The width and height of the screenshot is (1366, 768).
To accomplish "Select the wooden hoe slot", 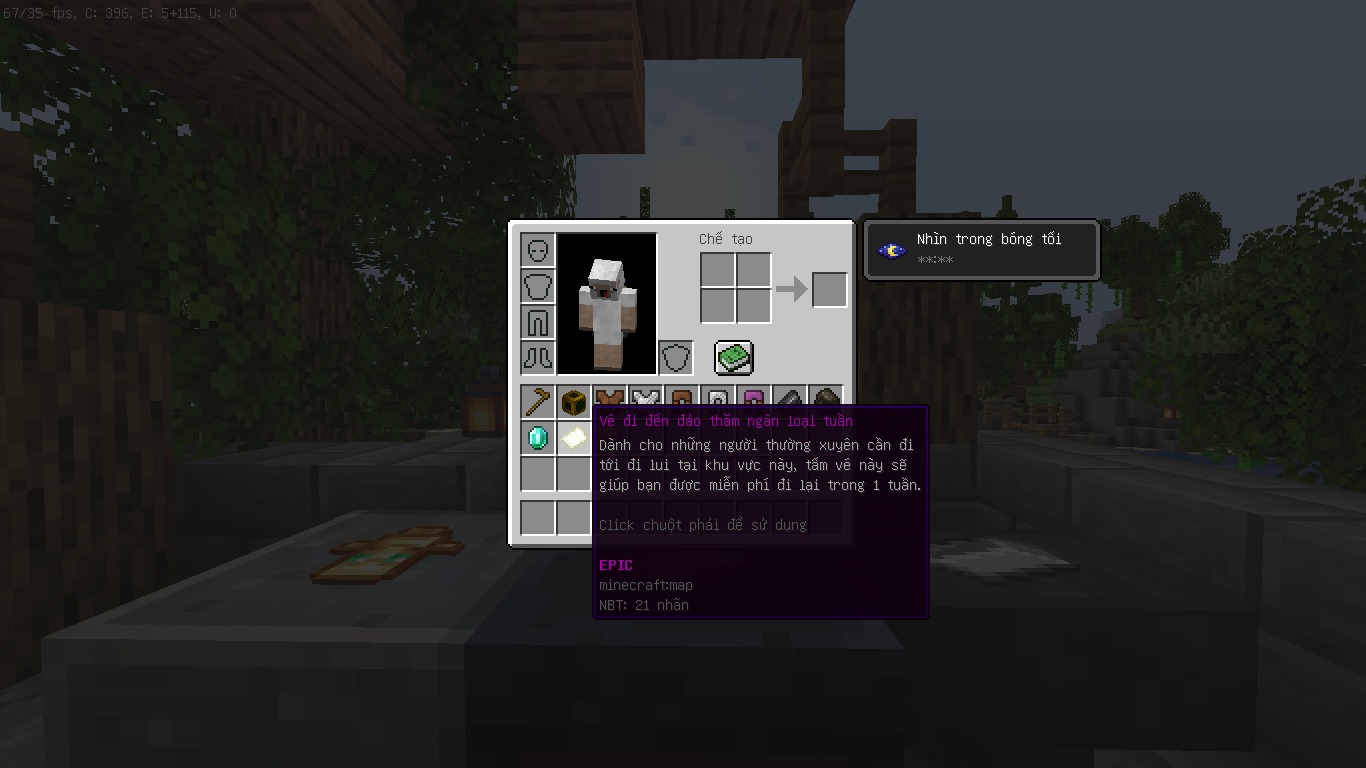I will pyautogui.click(x=538, y=402).
